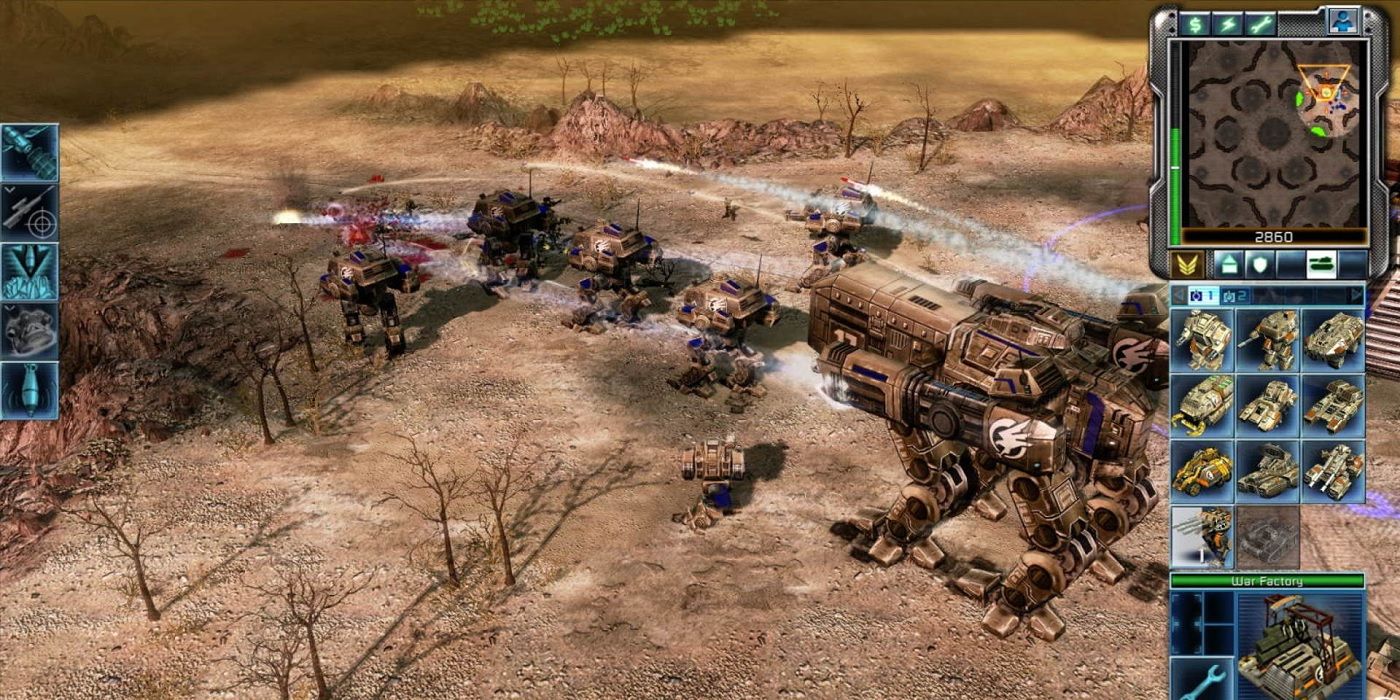Activate the satellite support power
Image resolution: width=1400 pixels, height=700 pixels.
[29, 152]
